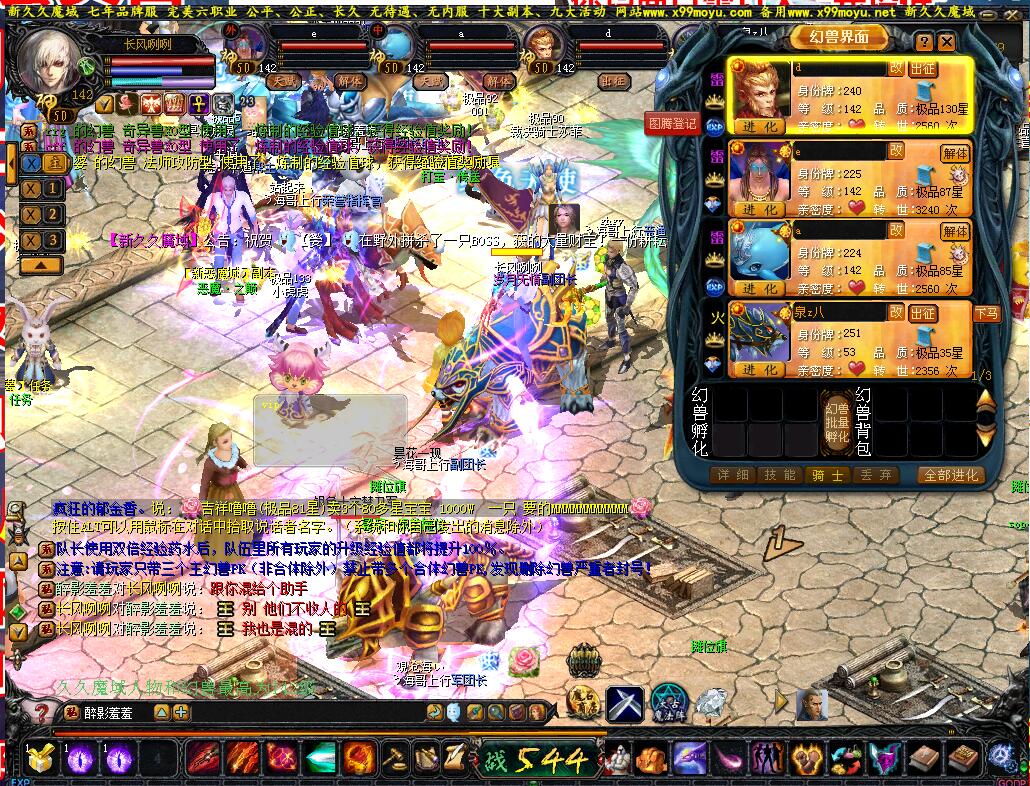Activate the purple ankh buff icon

pyautogui.click(x=198, y=102)
